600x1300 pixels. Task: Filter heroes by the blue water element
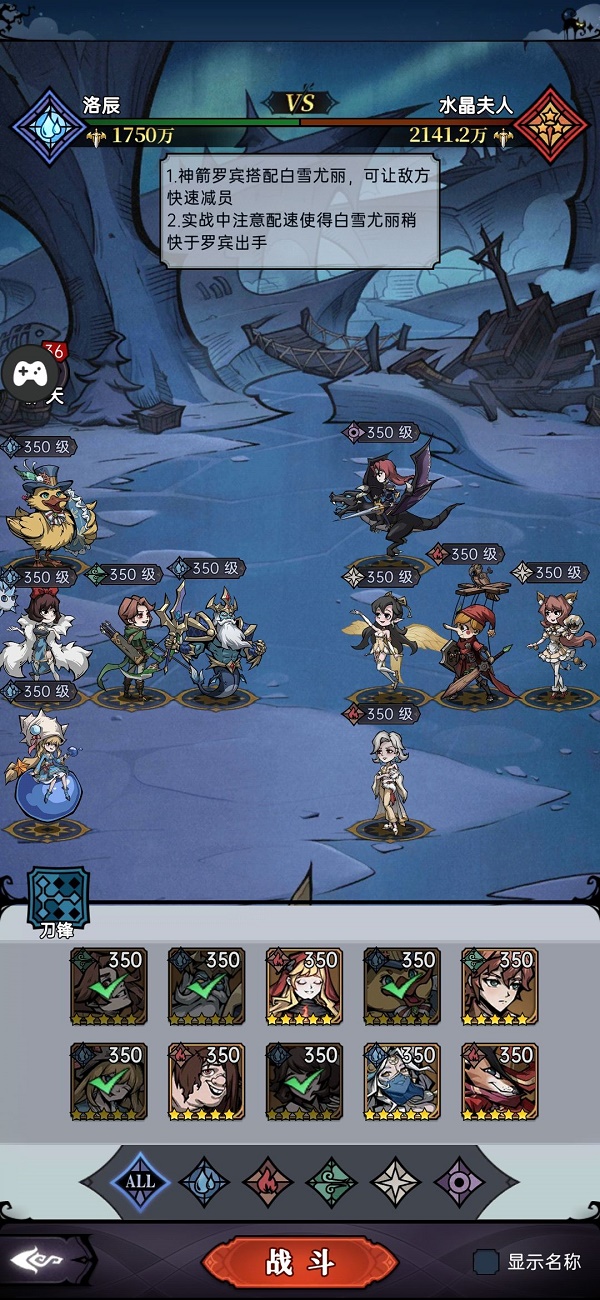(204, 1181)
